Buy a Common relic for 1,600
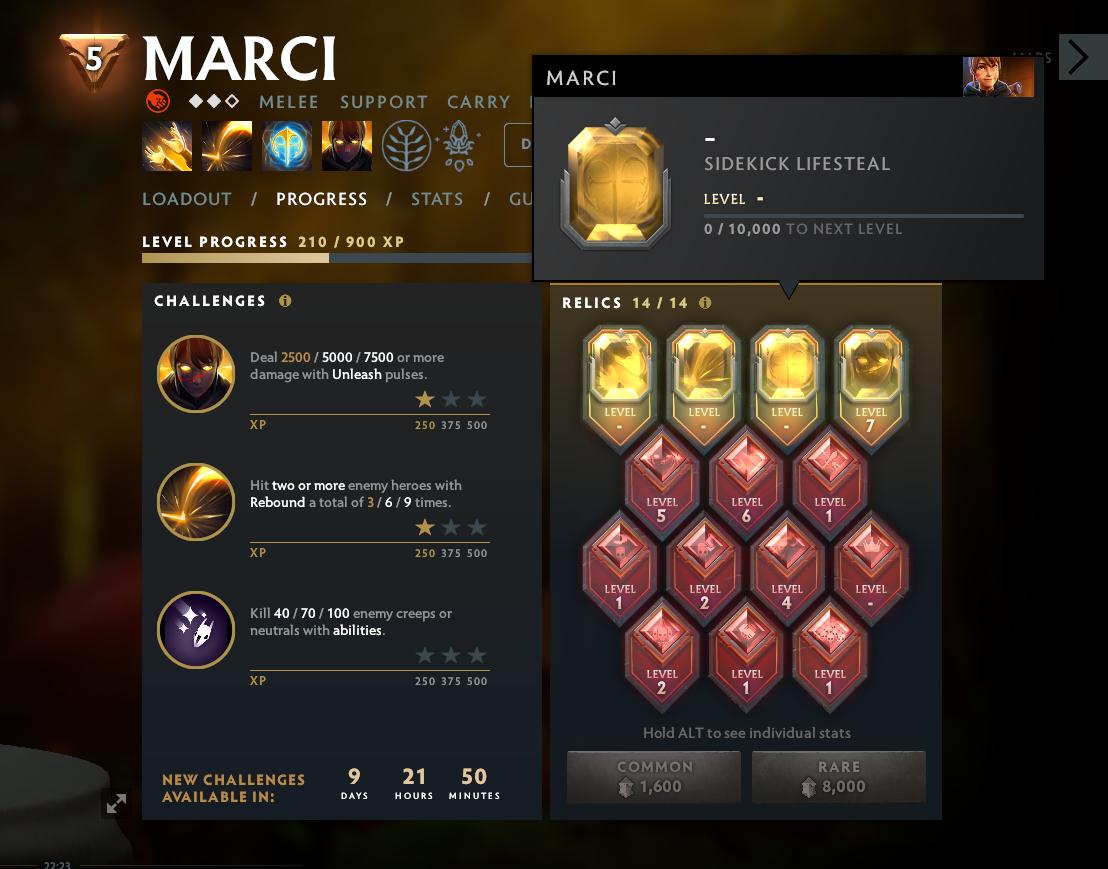The image size is (1108, 869). (x=654, y=777)
